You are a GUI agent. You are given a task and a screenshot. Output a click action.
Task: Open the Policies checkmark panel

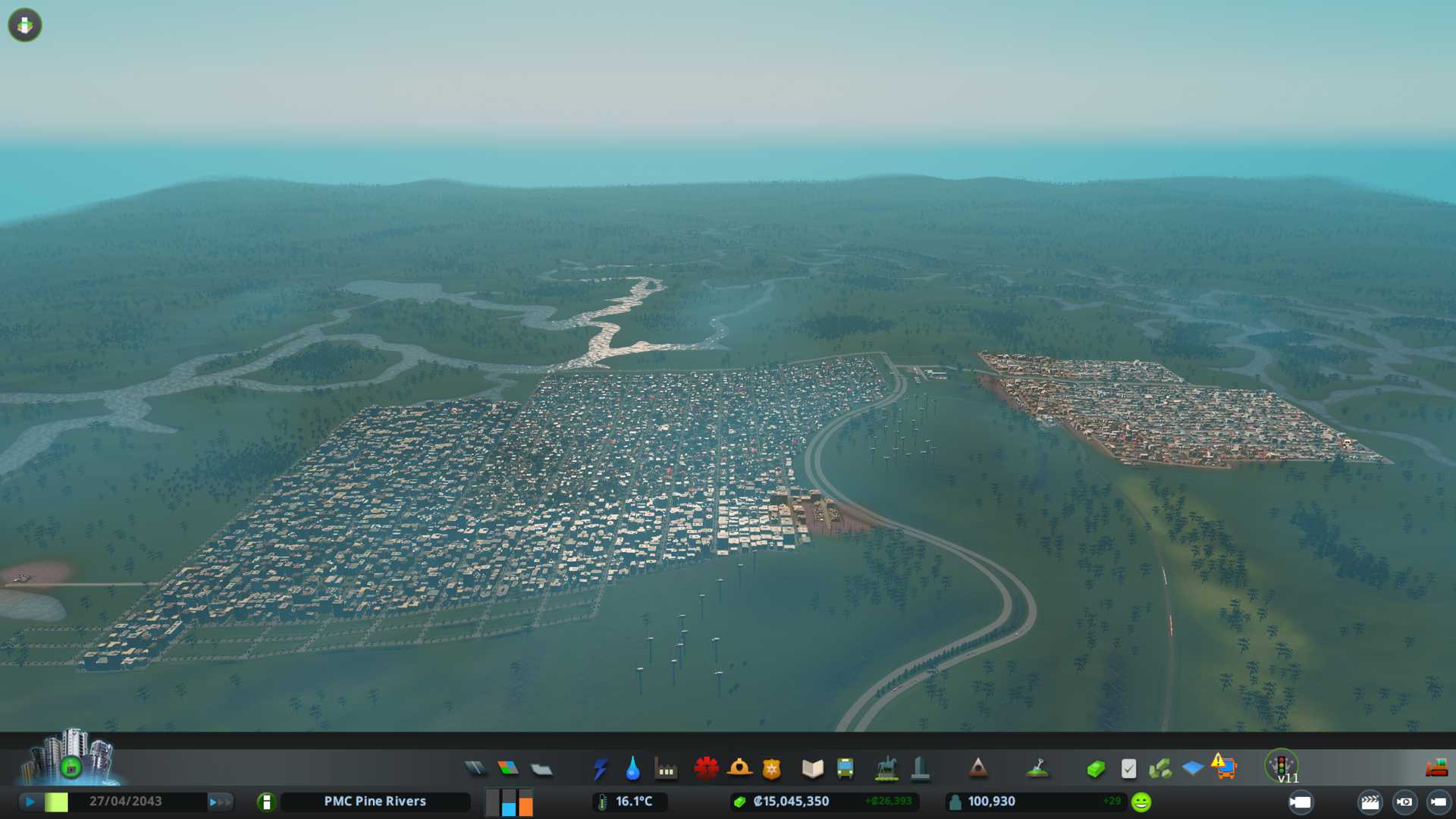1128,769
